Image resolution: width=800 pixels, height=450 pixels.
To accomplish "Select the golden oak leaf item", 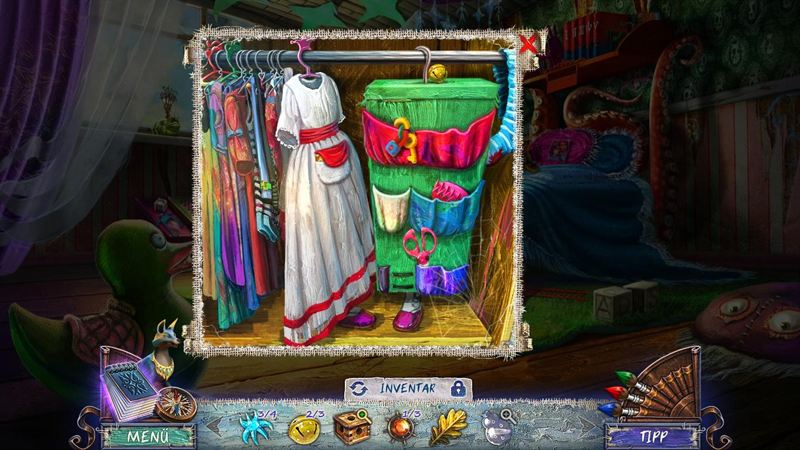I will [447, 427].
